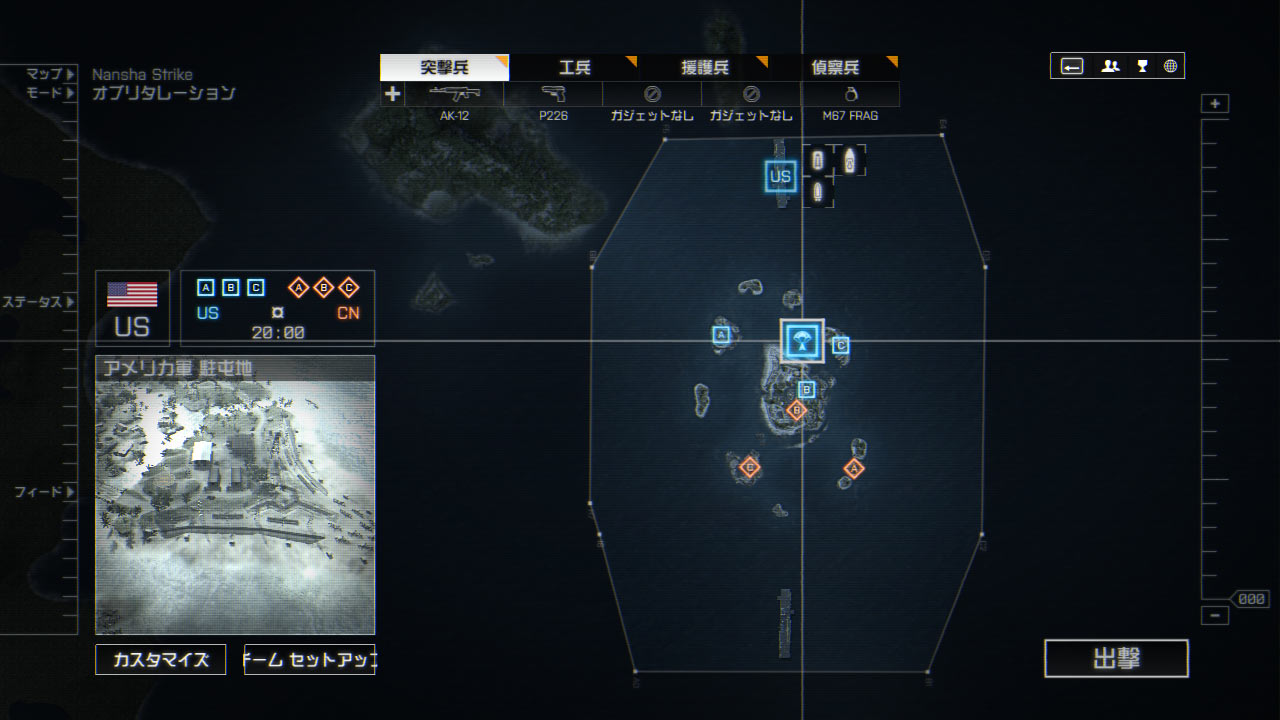This screenshot has width=1280, height=720.
Task: Select the 工兵 class tab
Action: click(574, 68)
